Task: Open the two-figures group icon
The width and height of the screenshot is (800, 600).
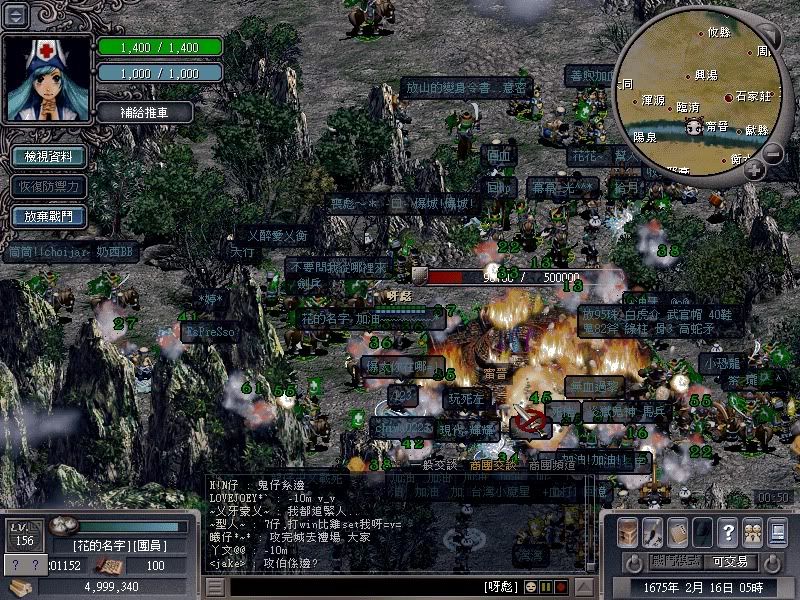Action: pos(751,531)
